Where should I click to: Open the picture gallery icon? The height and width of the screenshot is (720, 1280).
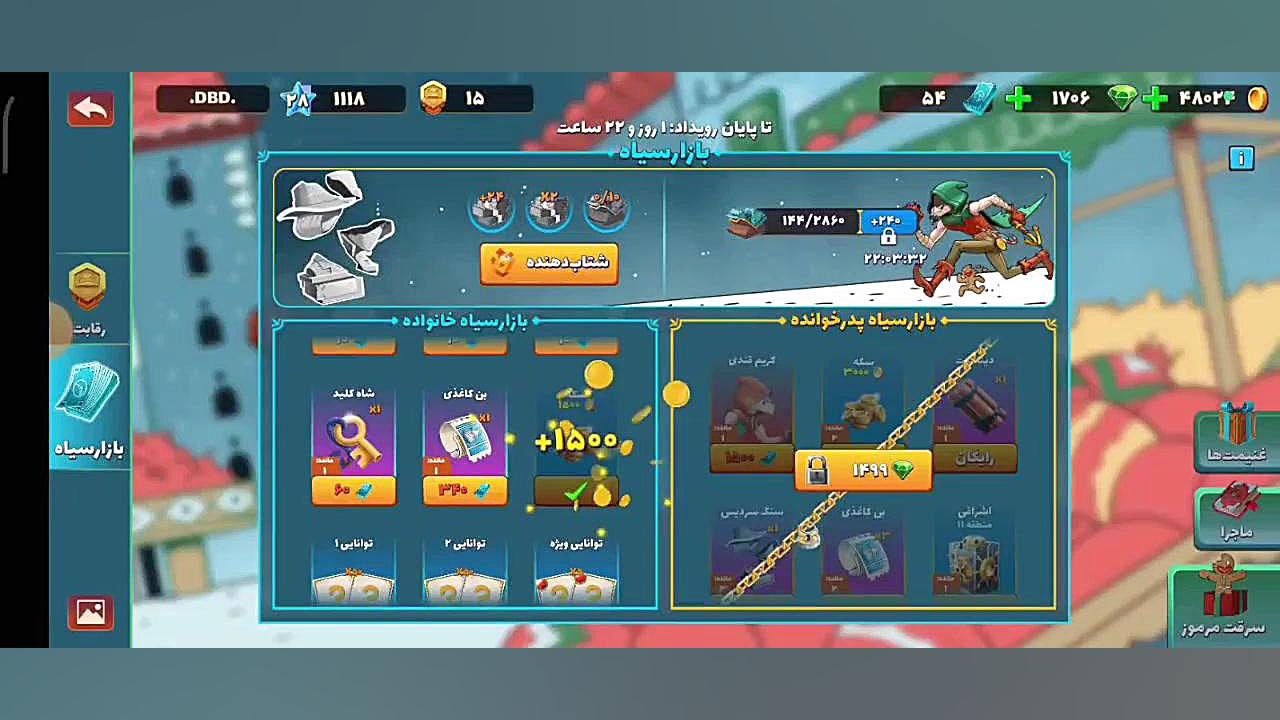pos(90,611)
